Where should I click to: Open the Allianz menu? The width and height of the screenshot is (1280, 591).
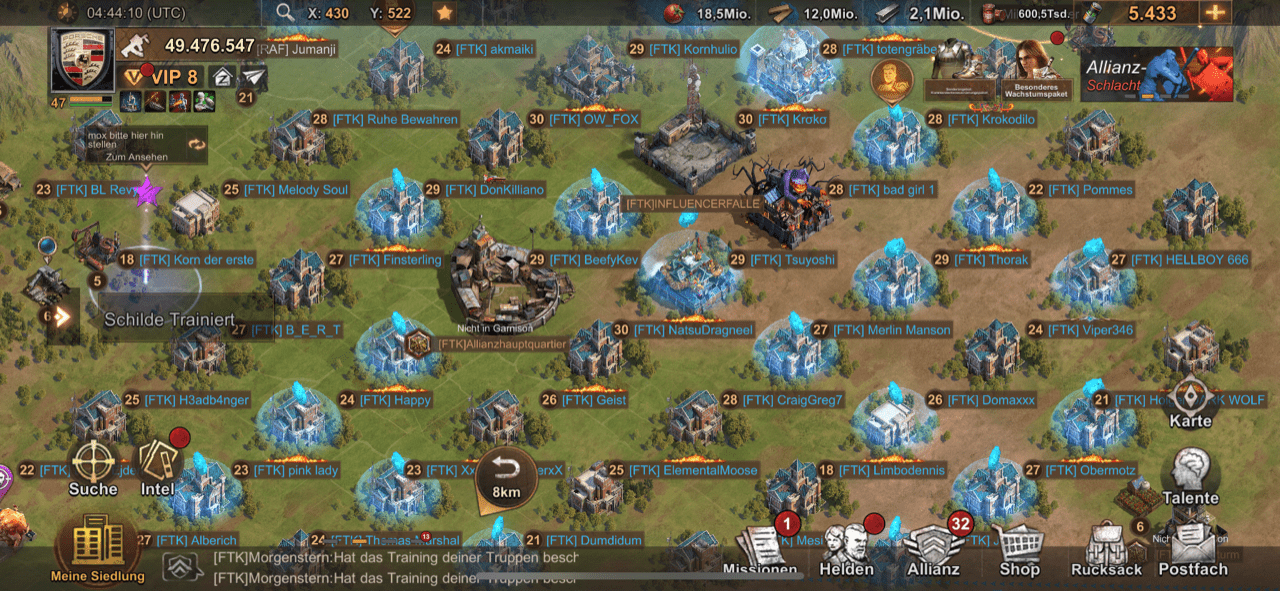point(933,550)
